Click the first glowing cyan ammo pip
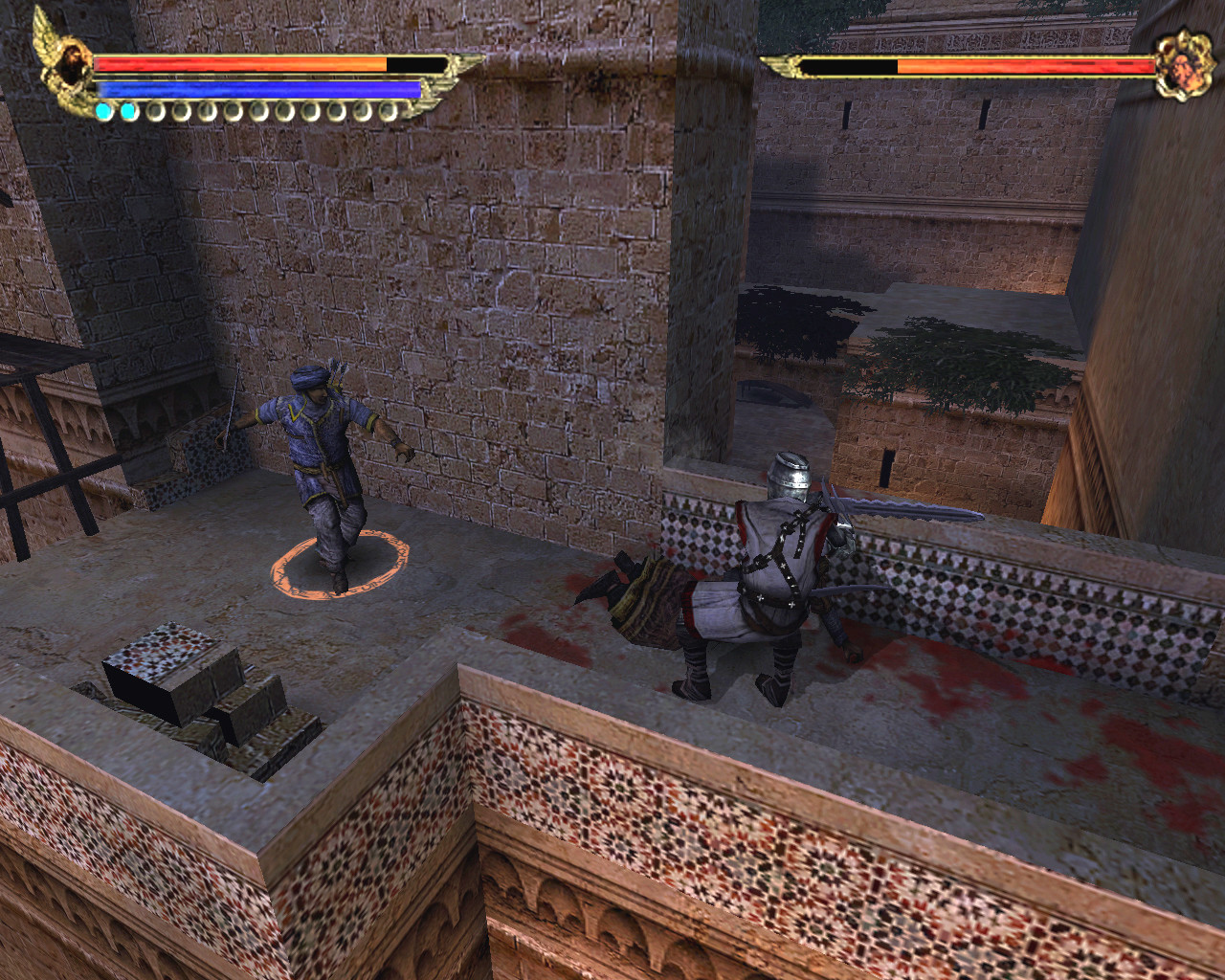Image resolution: width=1225 pixels, height=980 pixels. click(x=104, y=109)
